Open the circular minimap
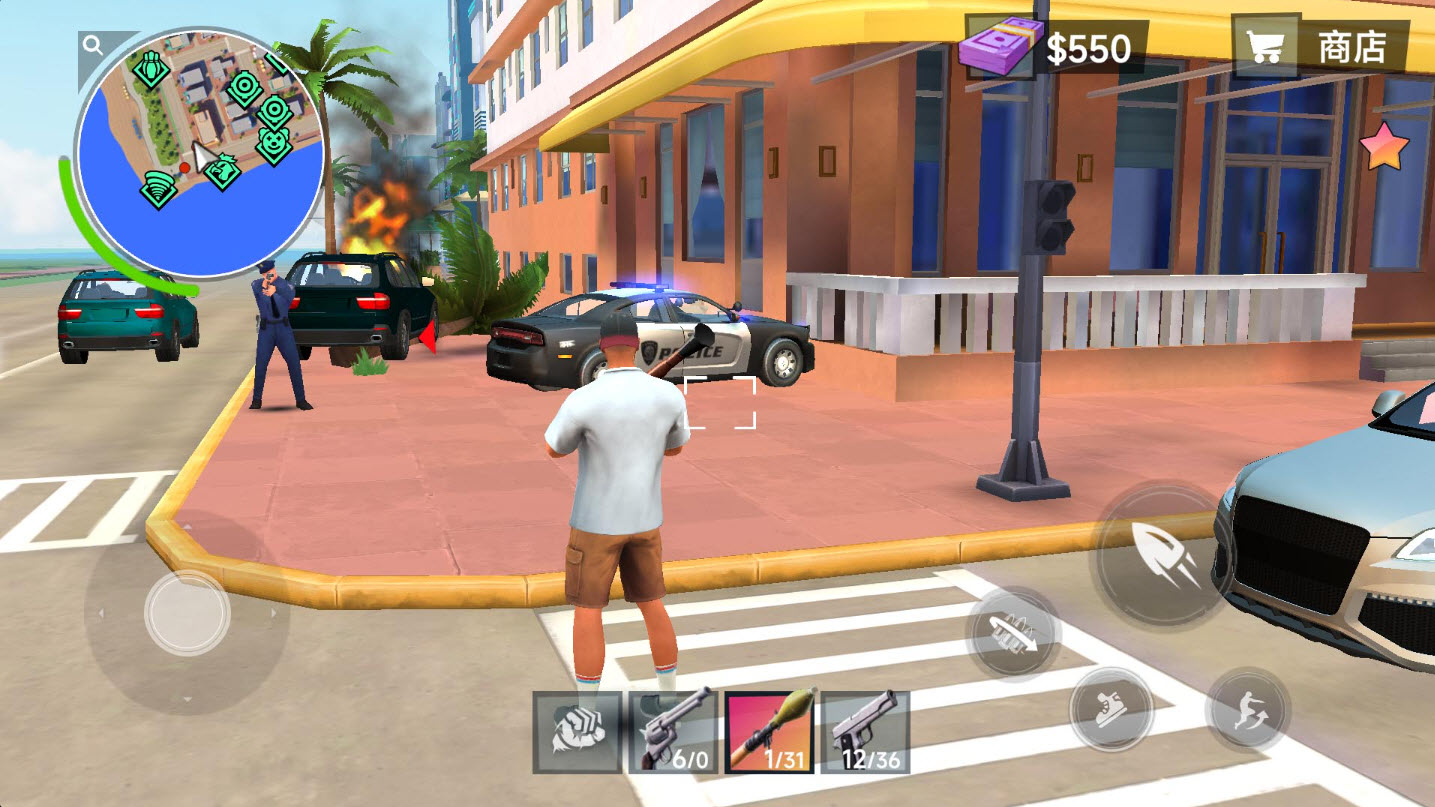 click(x=200, y=150)
